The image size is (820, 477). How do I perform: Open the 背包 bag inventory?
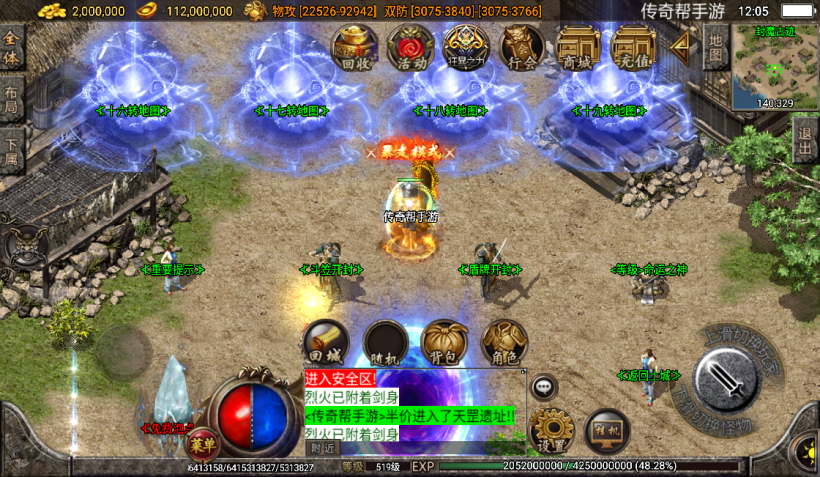444,342
